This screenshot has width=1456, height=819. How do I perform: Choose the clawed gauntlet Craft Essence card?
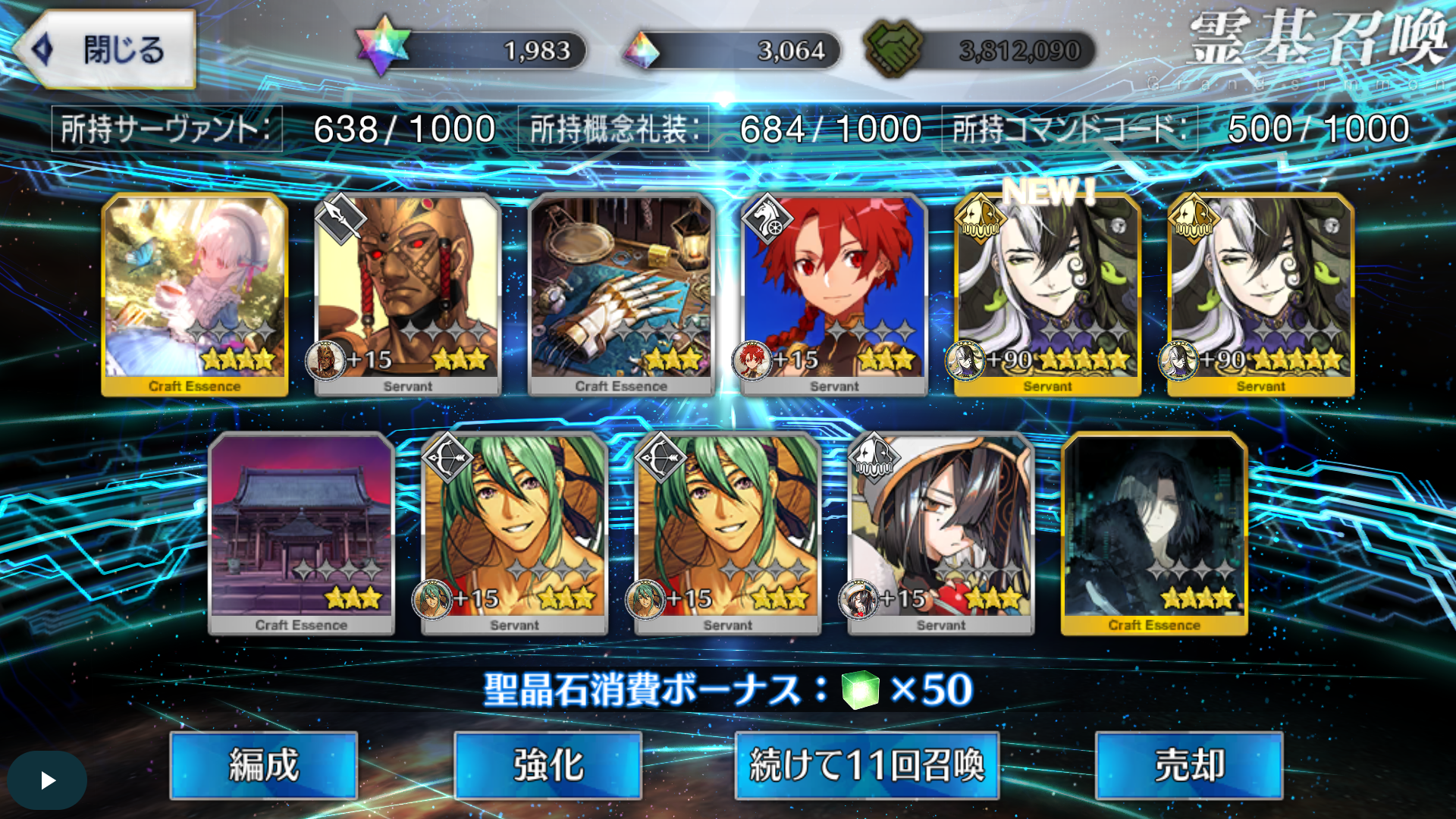[621, 293]
